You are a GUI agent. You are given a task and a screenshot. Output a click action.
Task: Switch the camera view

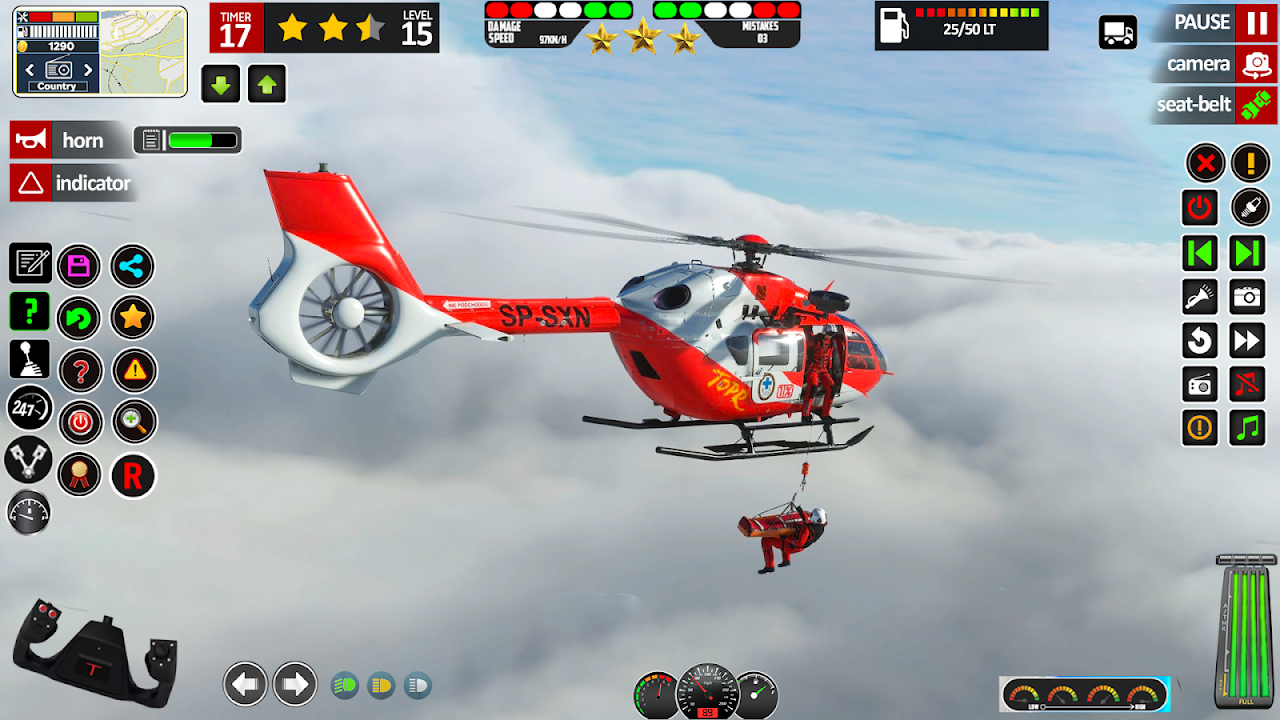point(1255,64)
